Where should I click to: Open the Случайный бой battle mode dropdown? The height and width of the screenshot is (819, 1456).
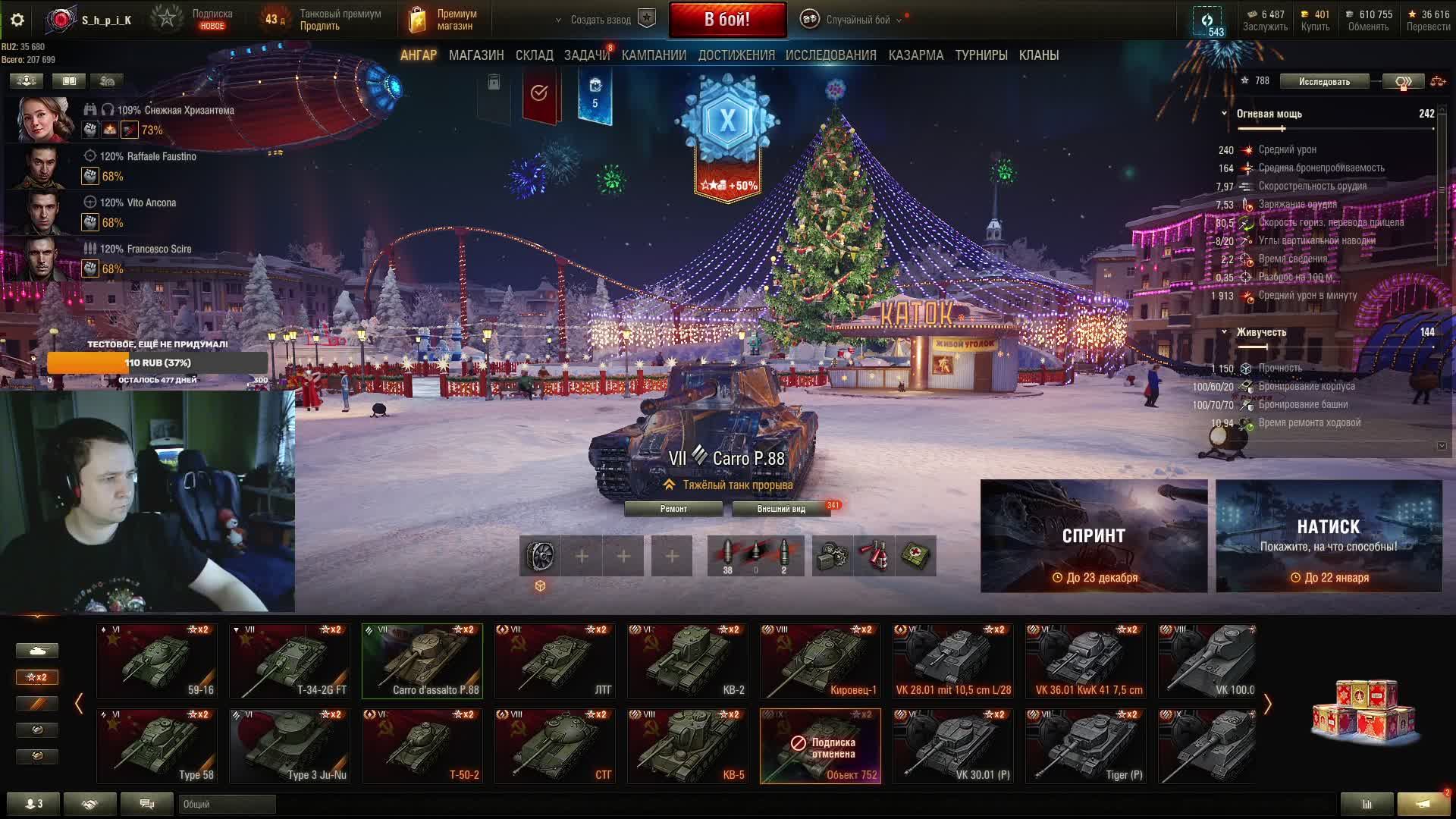tap(857, 20)
